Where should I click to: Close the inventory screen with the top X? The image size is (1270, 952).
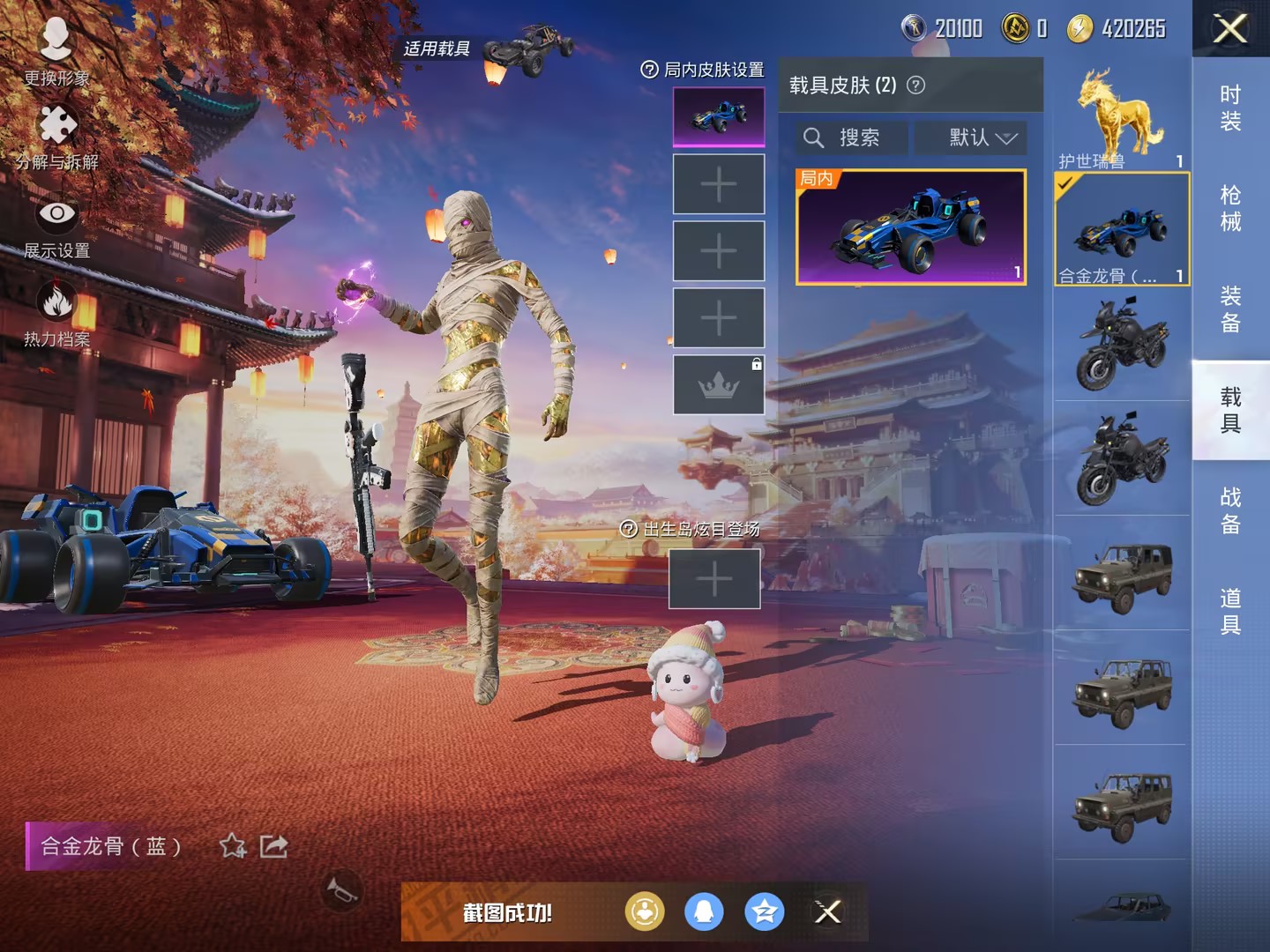[1230, 29]
